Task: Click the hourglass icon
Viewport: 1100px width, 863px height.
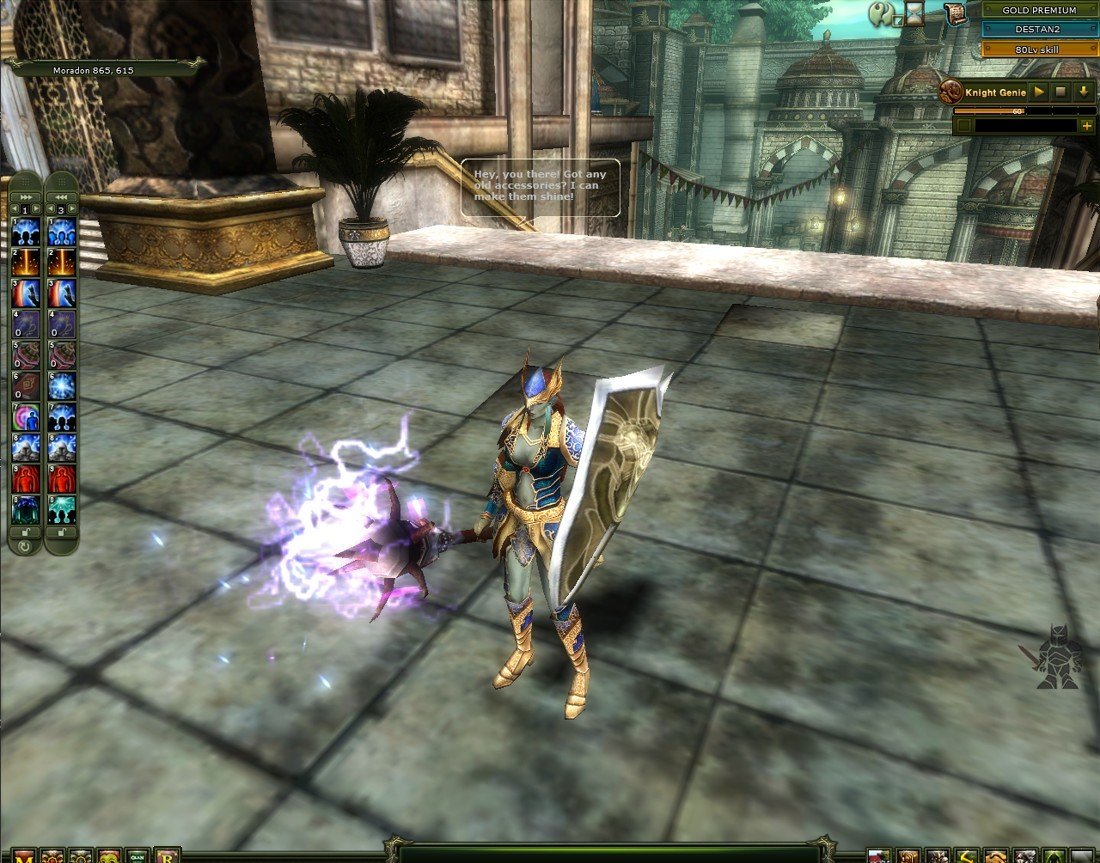Action: click(x=914, y=13)
